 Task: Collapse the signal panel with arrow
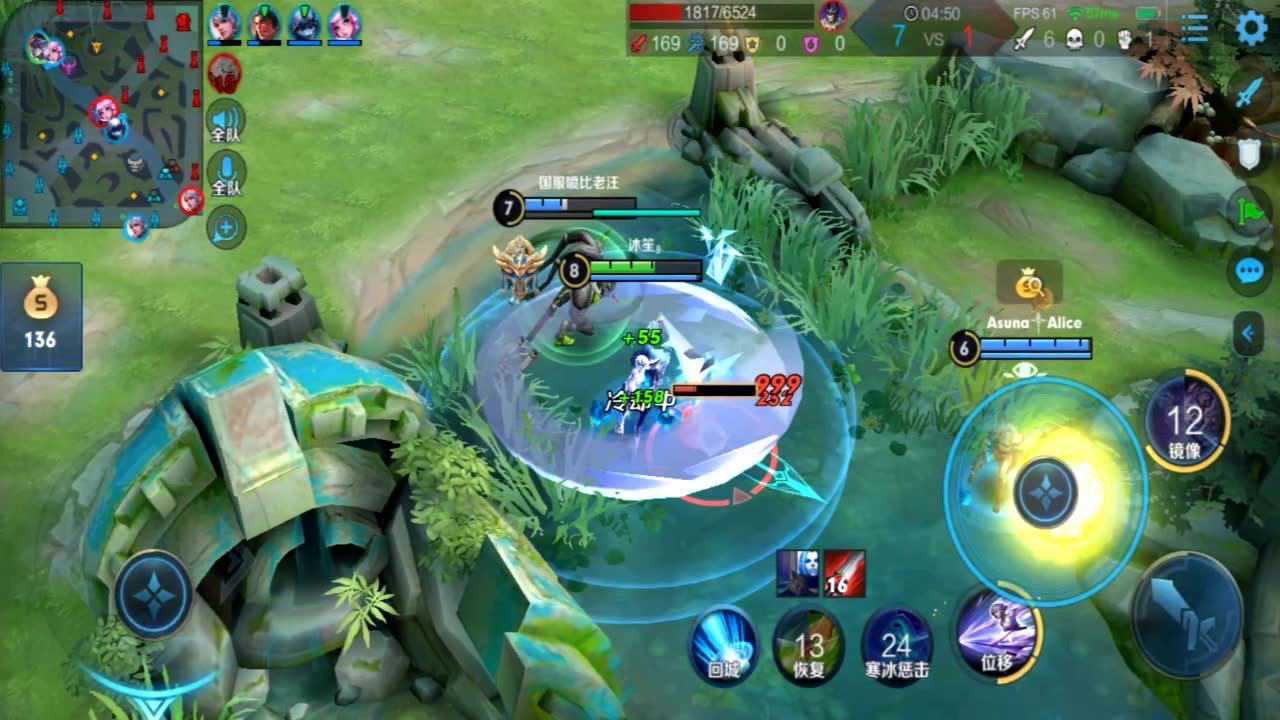[x=1248, y=333]
